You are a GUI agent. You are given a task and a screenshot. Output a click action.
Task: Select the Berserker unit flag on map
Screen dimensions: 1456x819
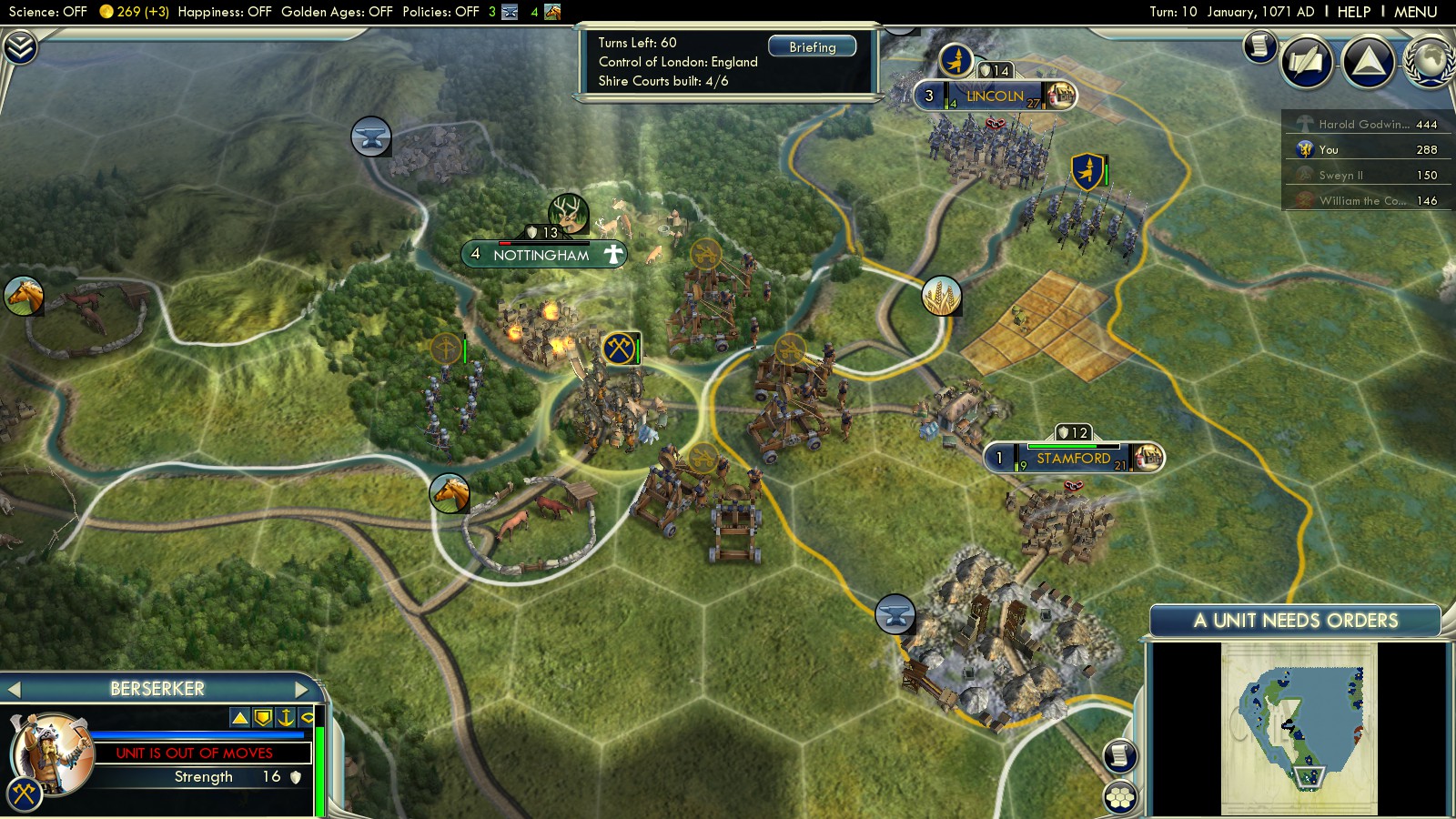tap(620, 348)
